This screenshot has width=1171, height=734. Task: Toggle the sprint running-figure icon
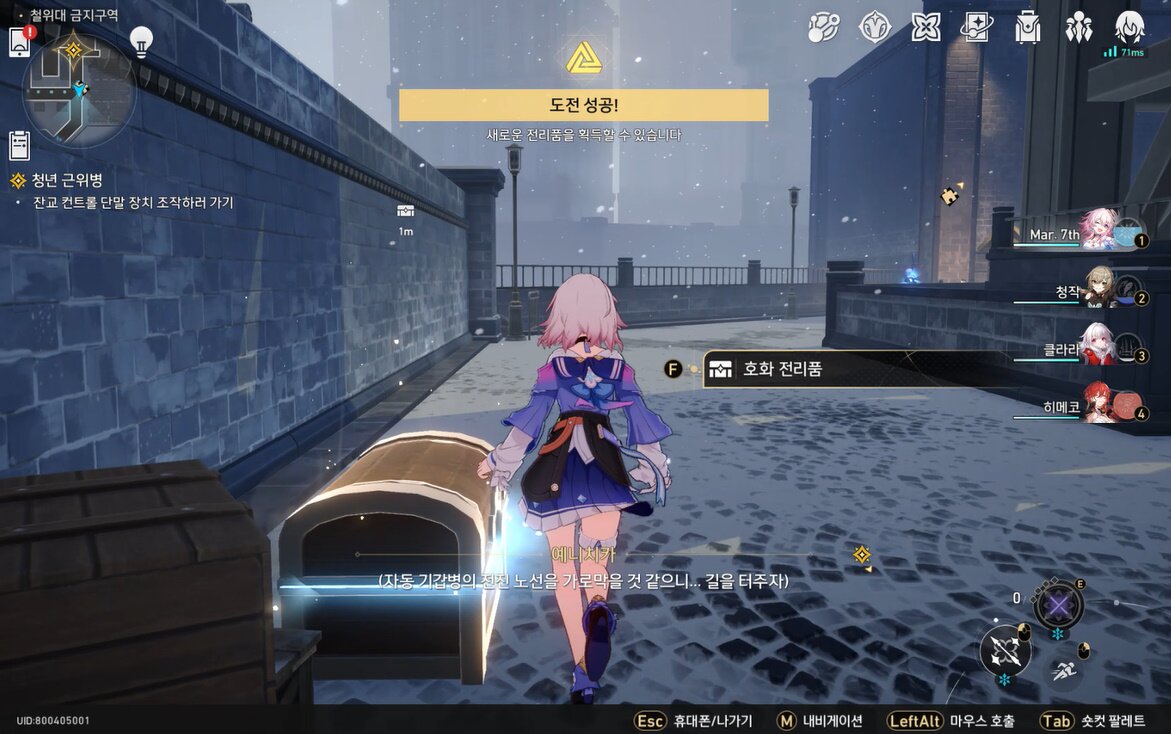point(1064,670)
